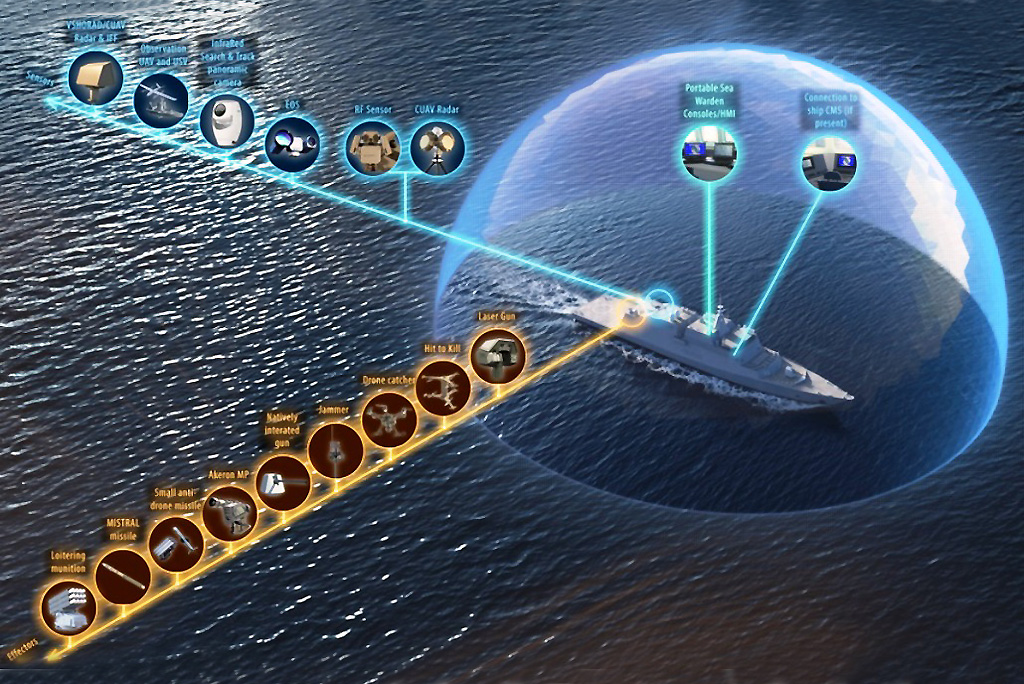Pick the RF Sensor icon
Viewport: 1024px width, 684px height.
(x=373, y=147)
